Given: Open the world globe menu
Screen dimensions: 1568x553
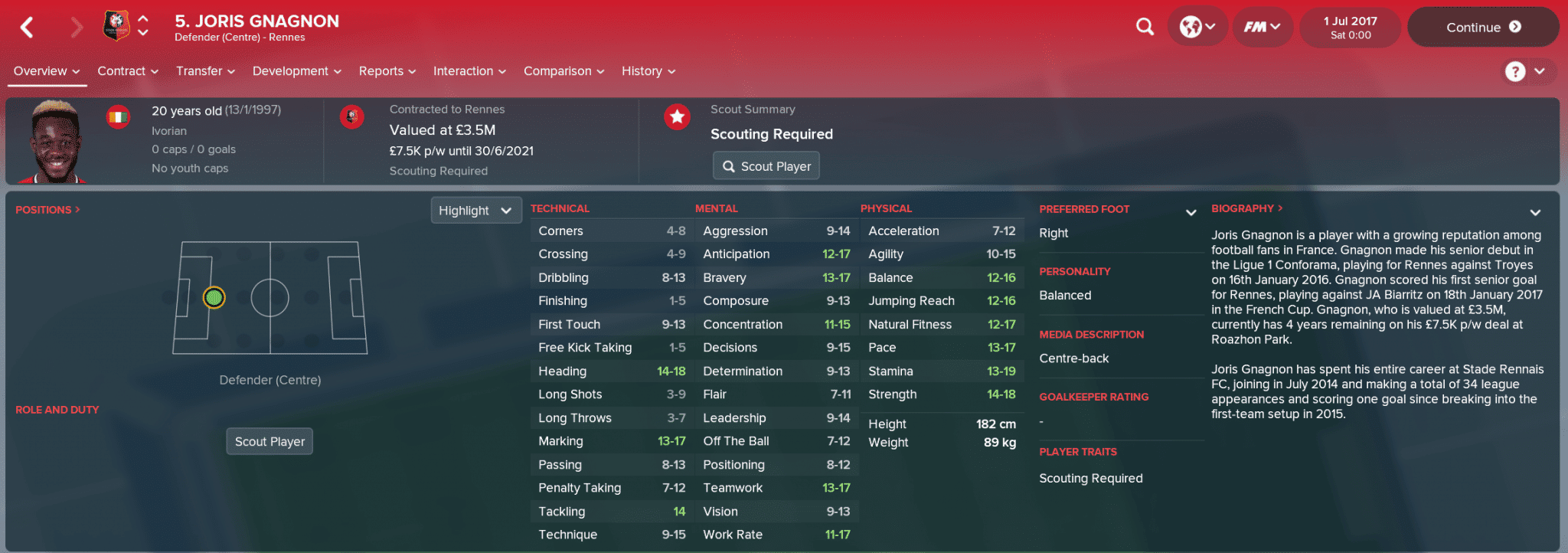Looking at the screenshot, I should [1197, 28].
